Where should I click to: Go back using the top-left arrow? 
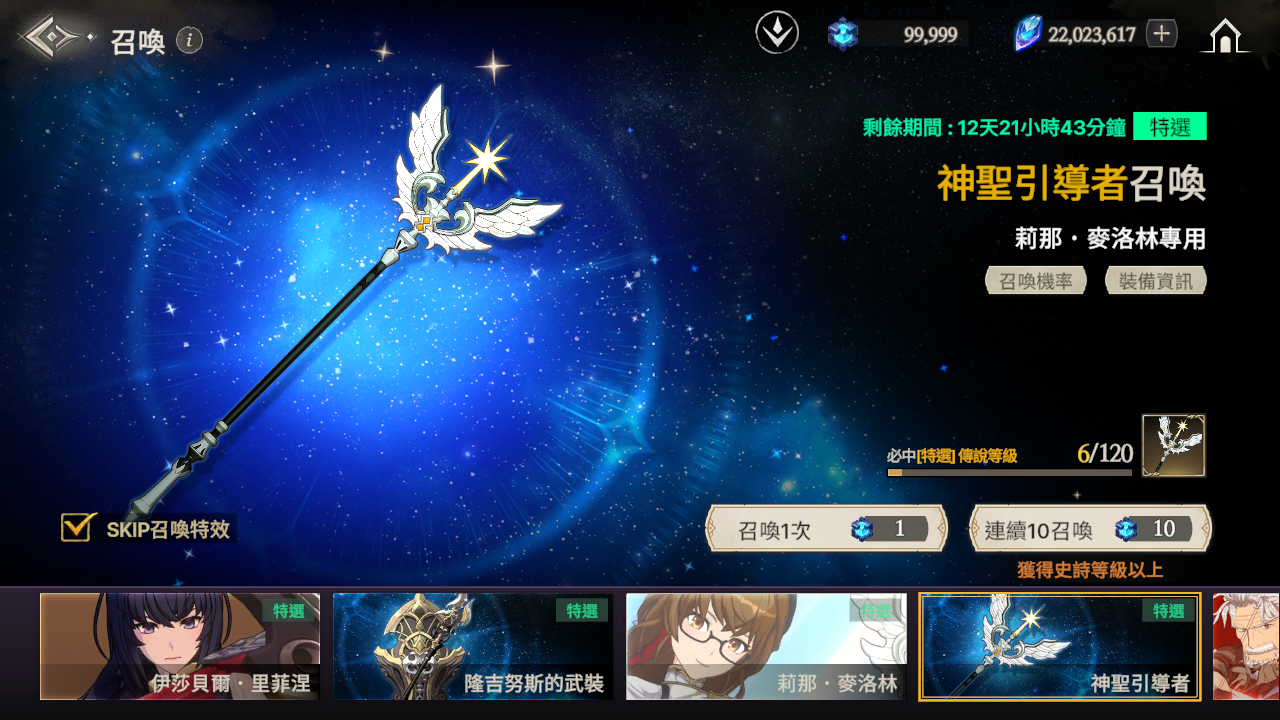[50, 38]
